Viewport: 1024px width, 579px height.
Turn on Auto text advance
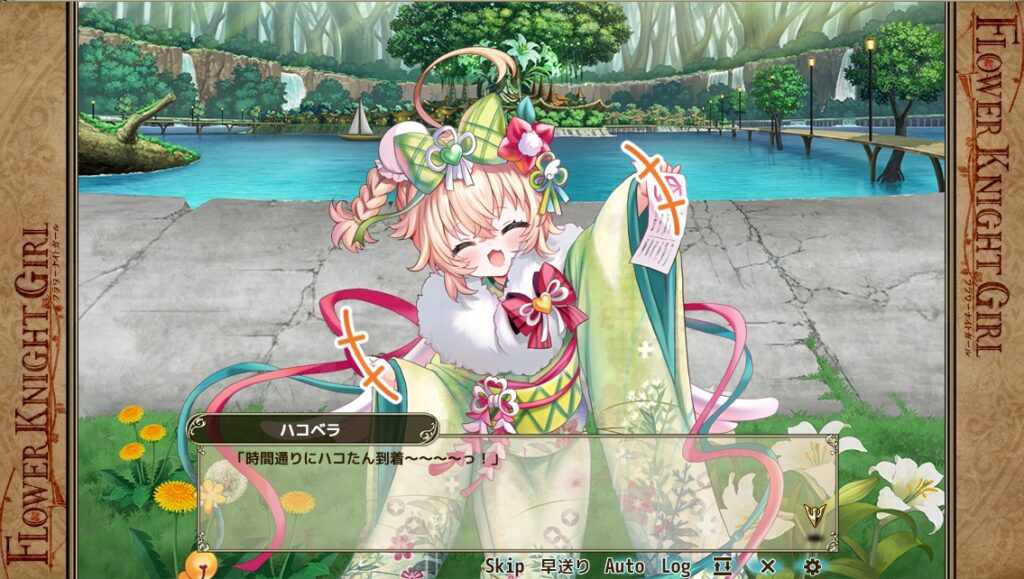624,566
